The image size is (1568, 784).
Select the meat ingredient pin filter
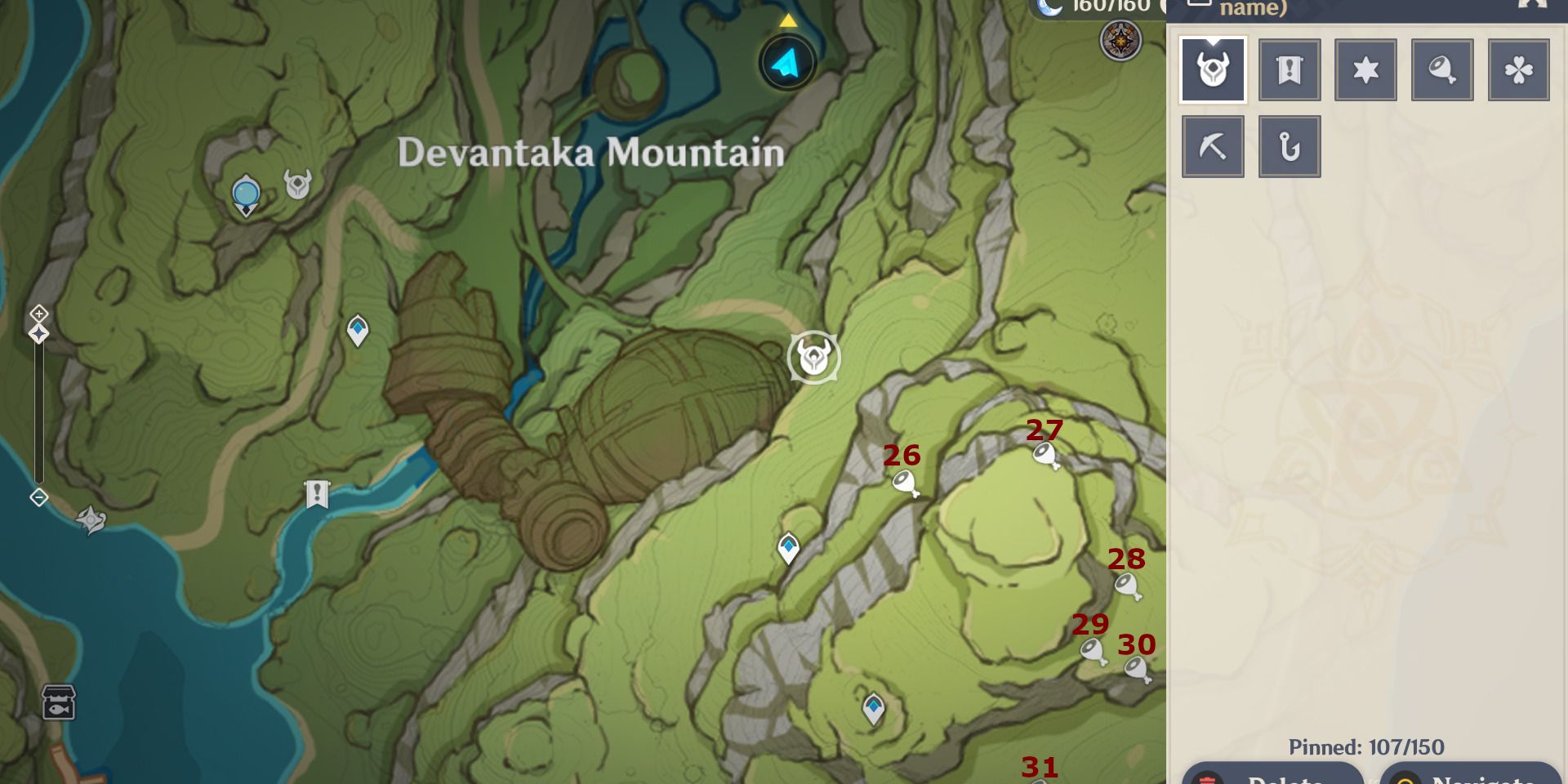[1441, 69]
